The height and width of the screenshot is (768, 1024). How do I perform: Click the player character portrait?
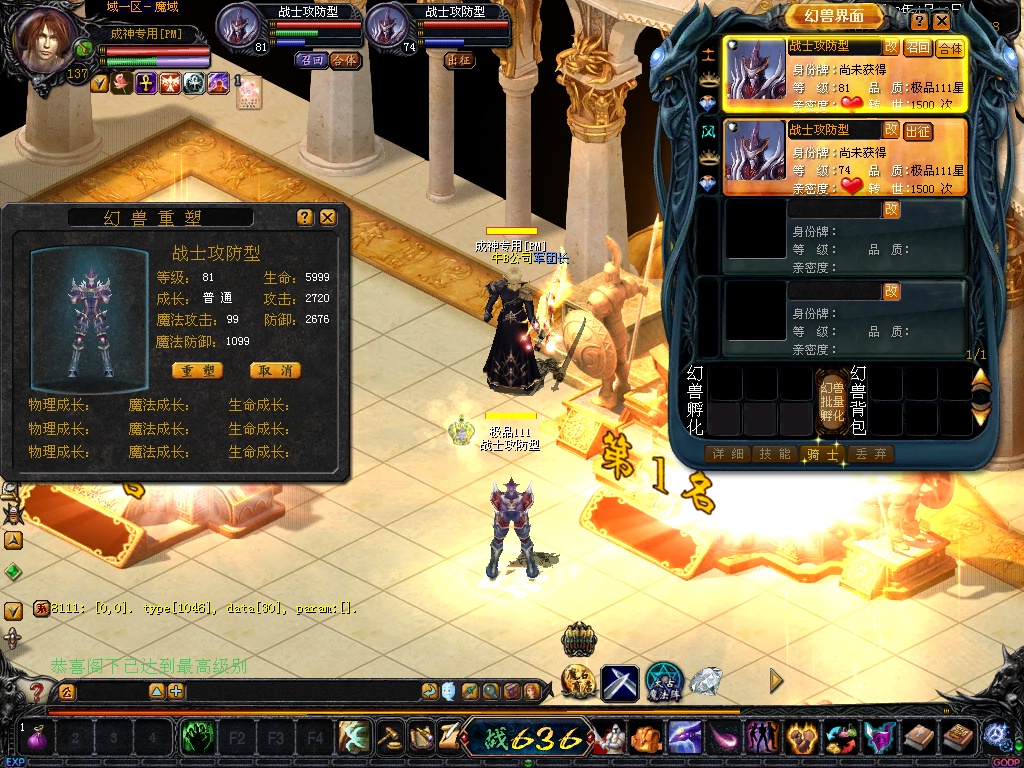coord(48,40)
